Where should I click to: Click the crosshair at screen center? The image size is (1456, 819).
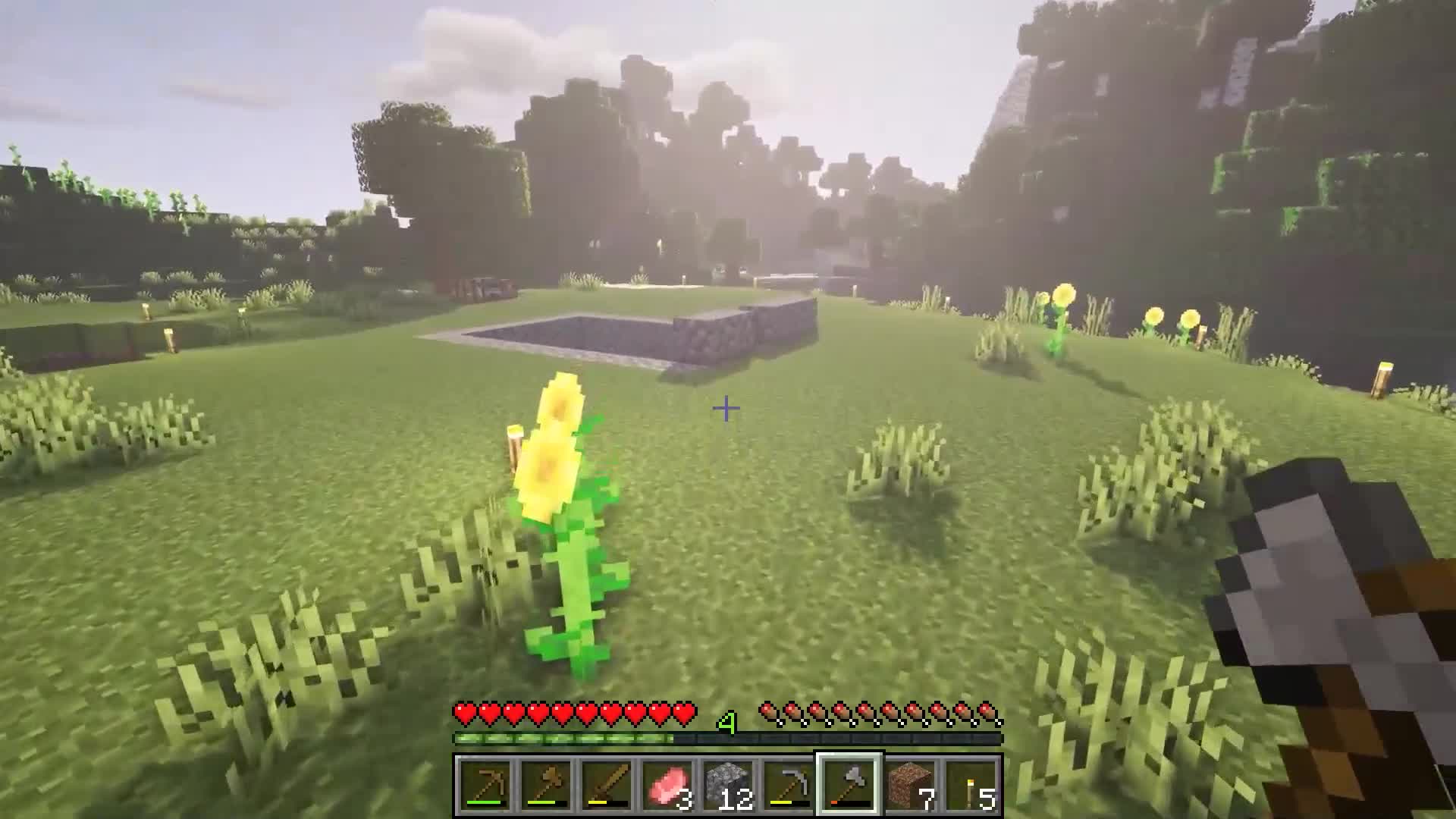(727, 408)
